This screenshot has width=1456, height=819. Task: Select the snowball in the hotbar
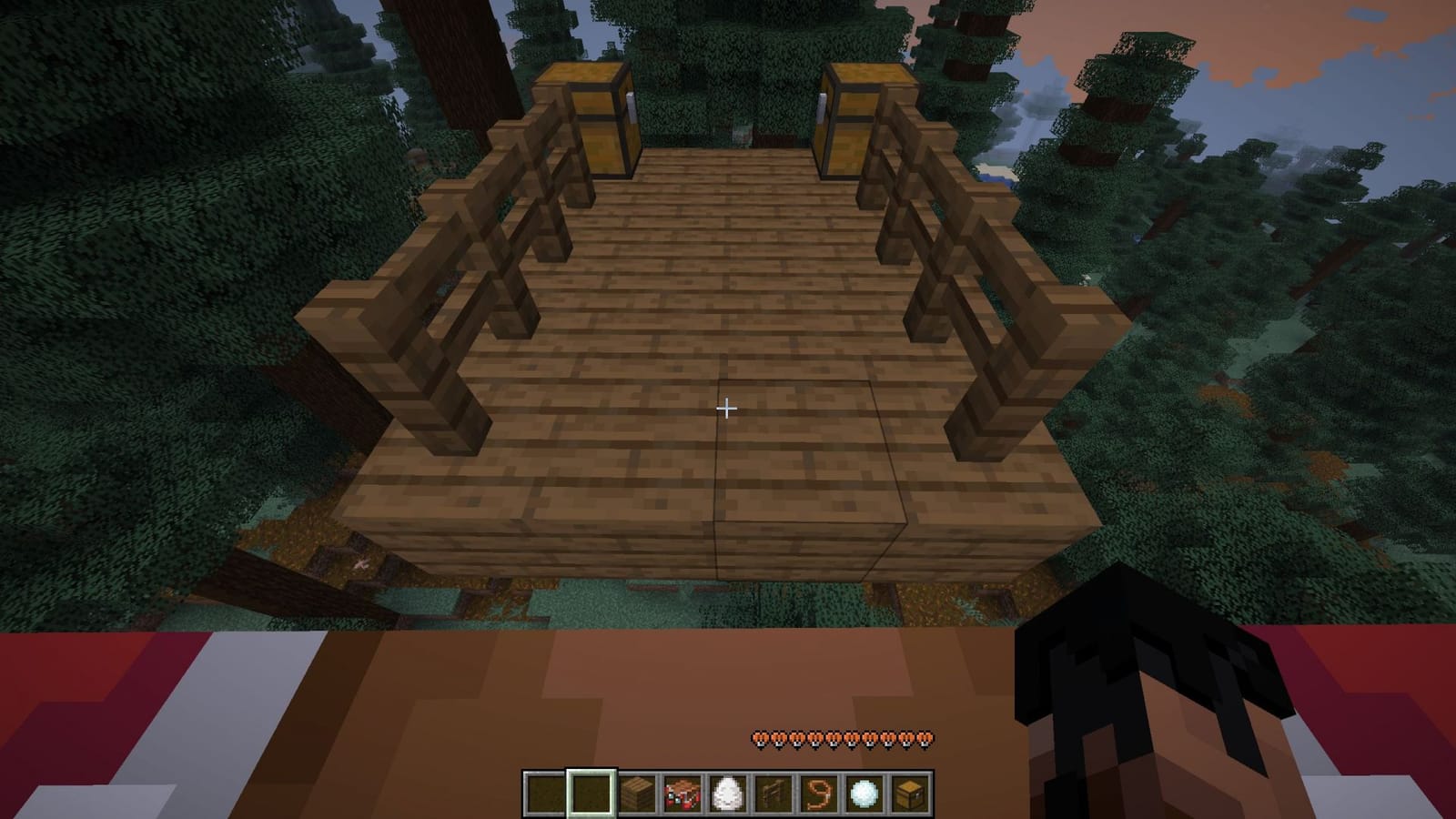(864, 792)
